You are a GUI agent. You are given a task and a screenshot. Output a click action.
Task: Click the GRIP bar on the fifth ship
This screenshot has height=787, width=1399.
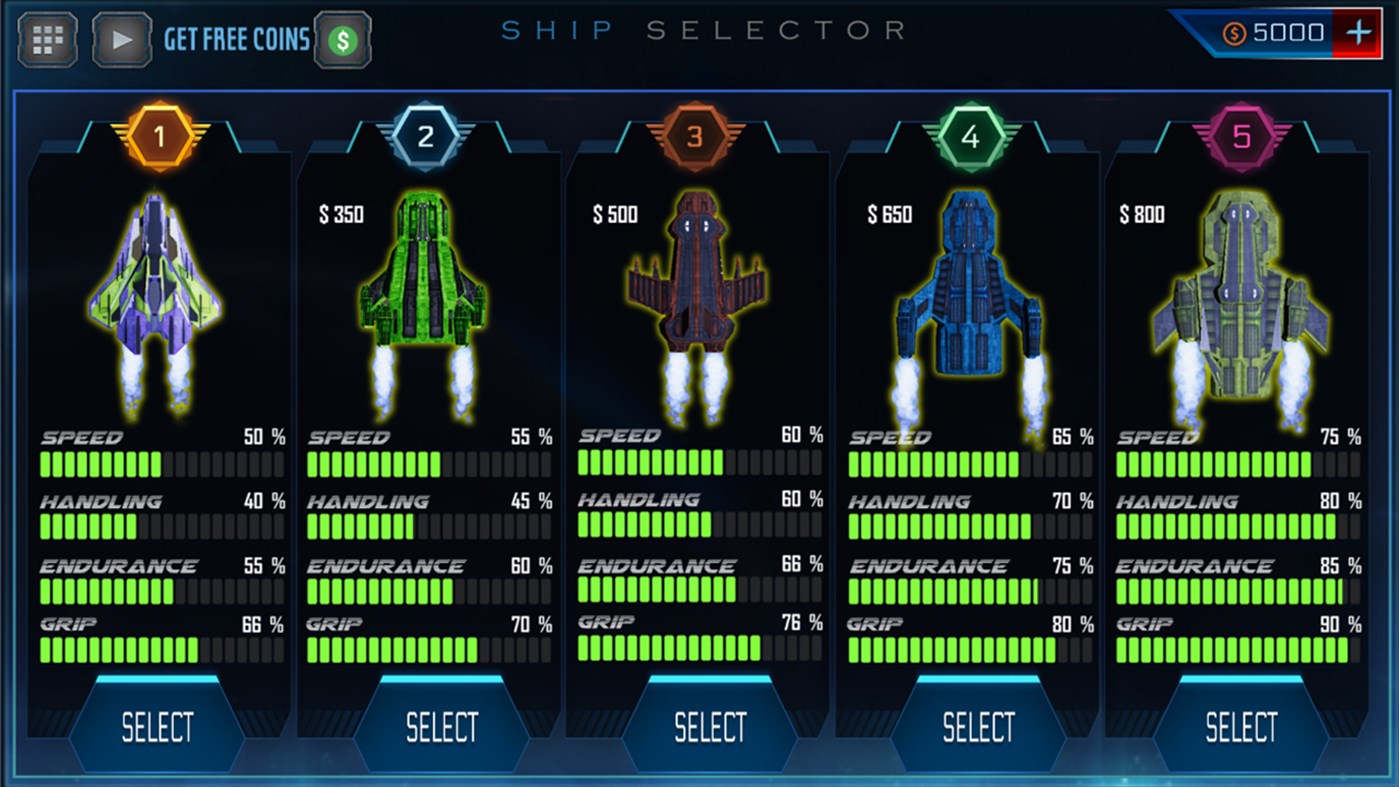pyautogui.click(x=1240, y=651)
